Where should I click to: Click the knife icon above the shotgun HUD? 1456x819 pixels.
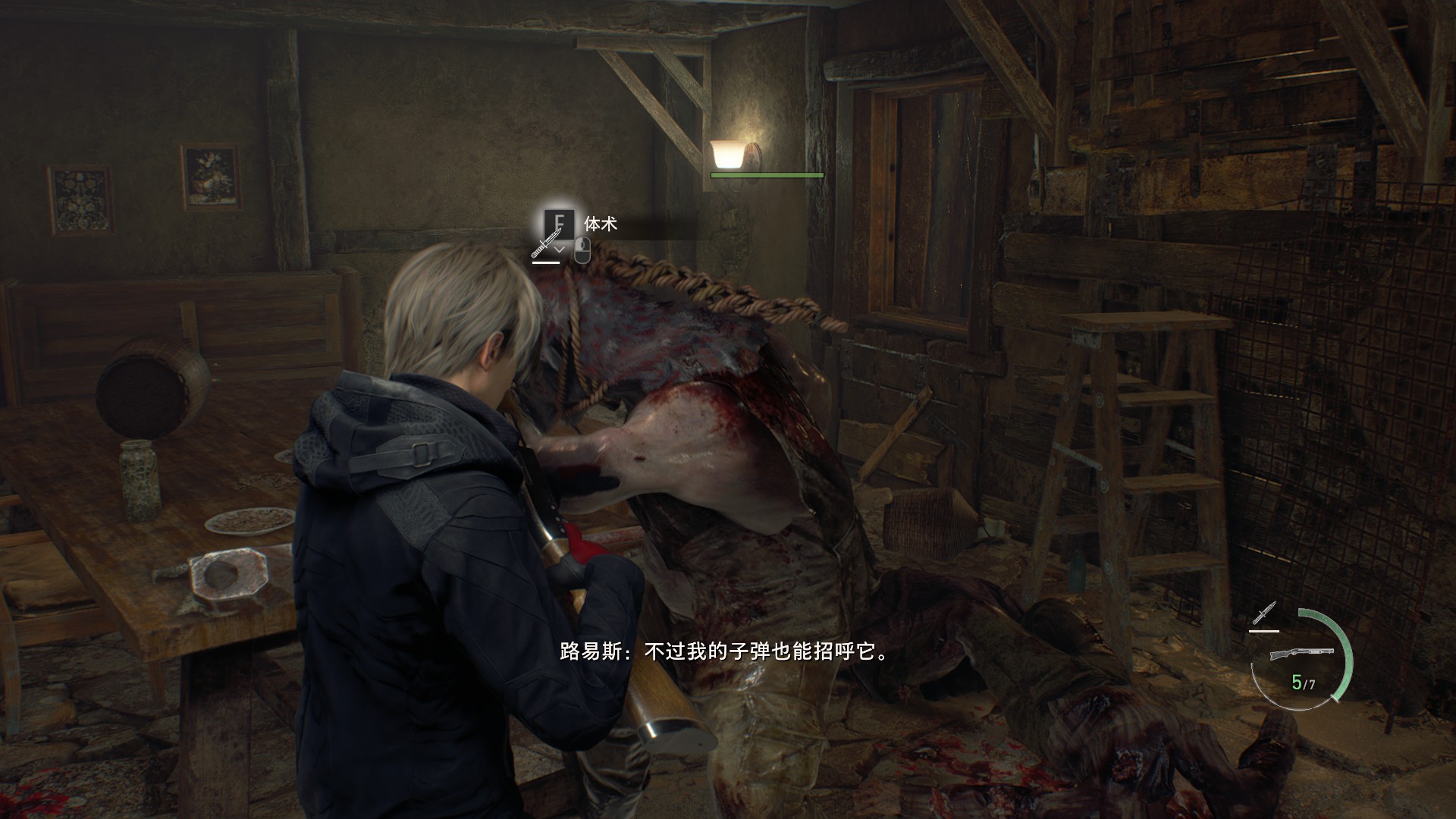tap(1265, 613)
